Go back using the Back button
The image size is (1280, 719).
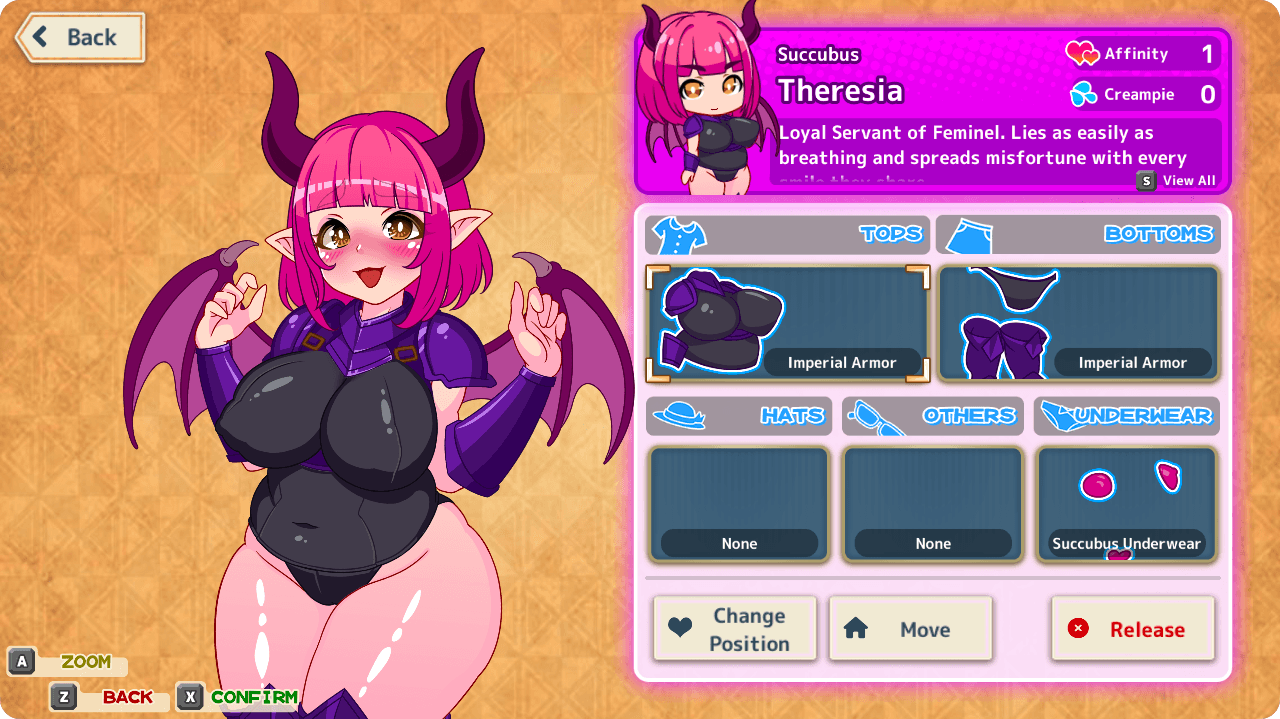click(80, 38)
